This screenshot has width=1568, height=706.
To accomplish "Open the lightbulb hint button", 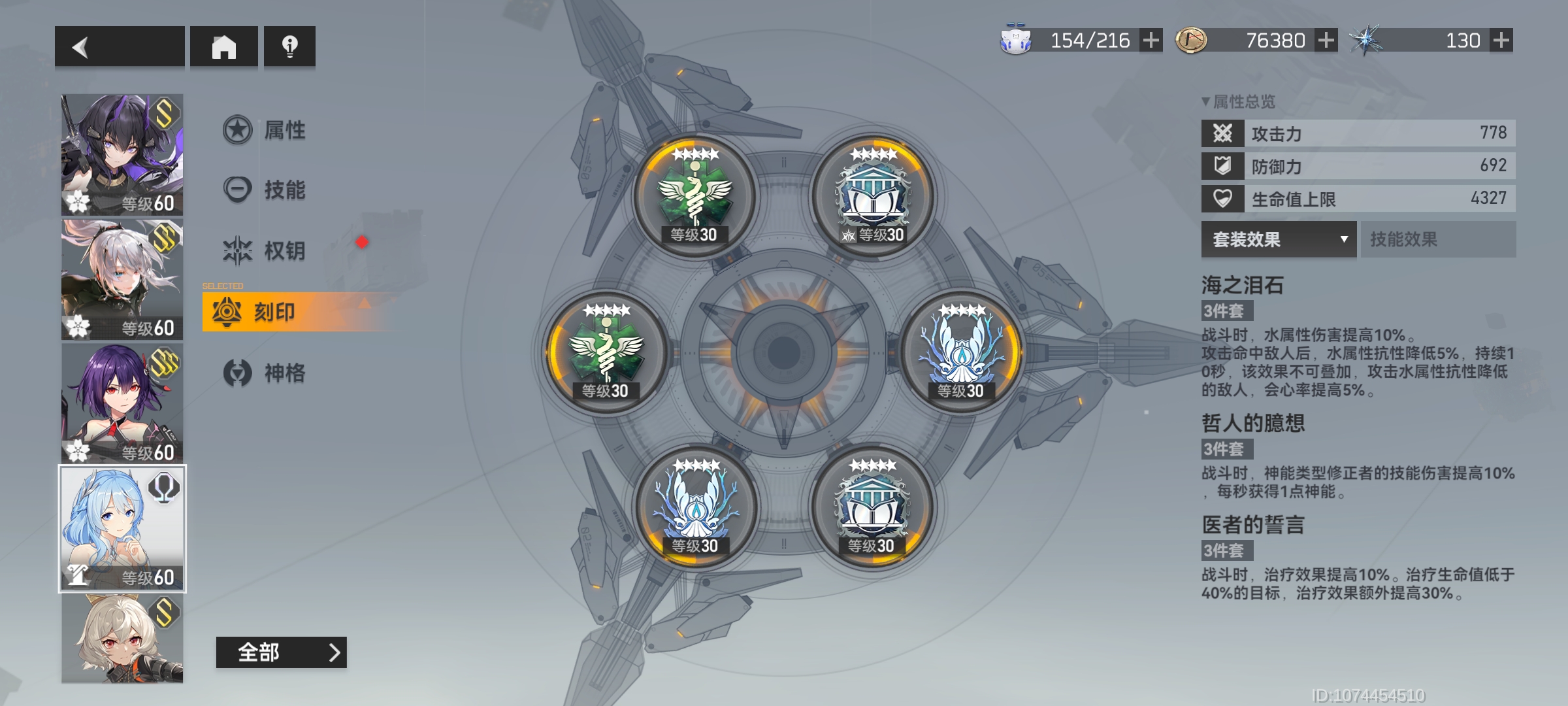I will point(289,46).
